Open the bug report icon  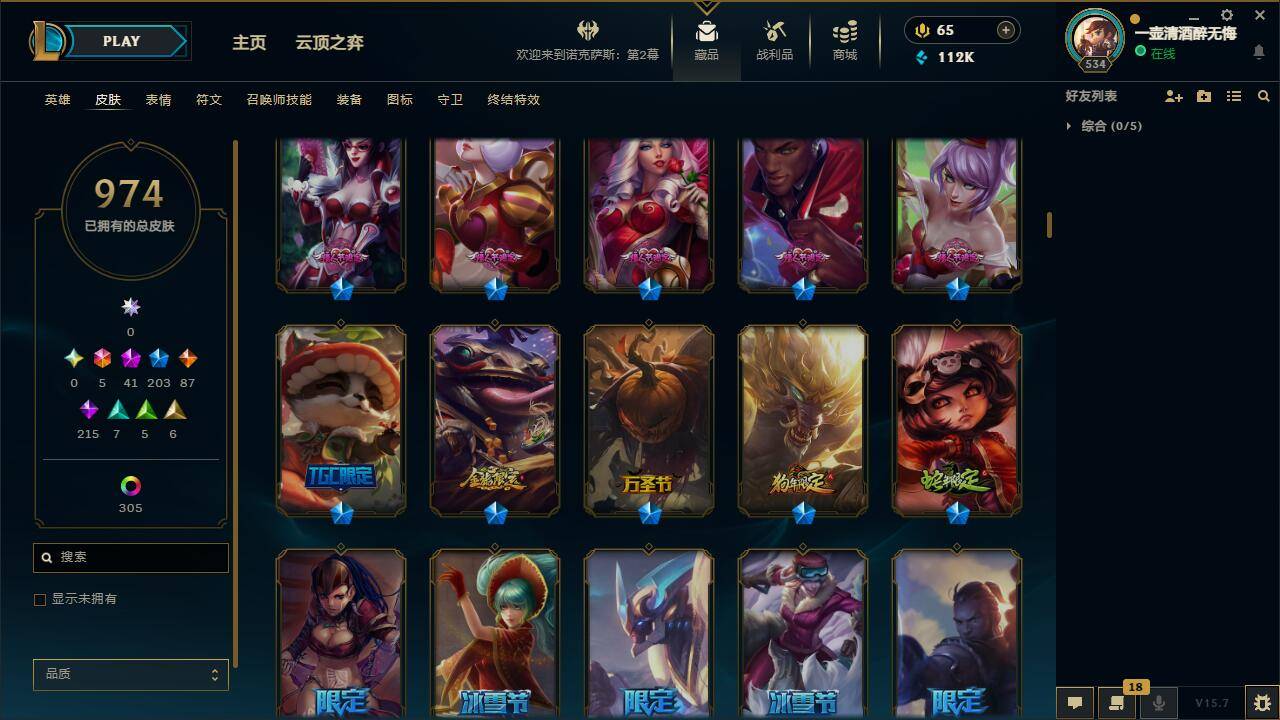(x=1257, y=703)
